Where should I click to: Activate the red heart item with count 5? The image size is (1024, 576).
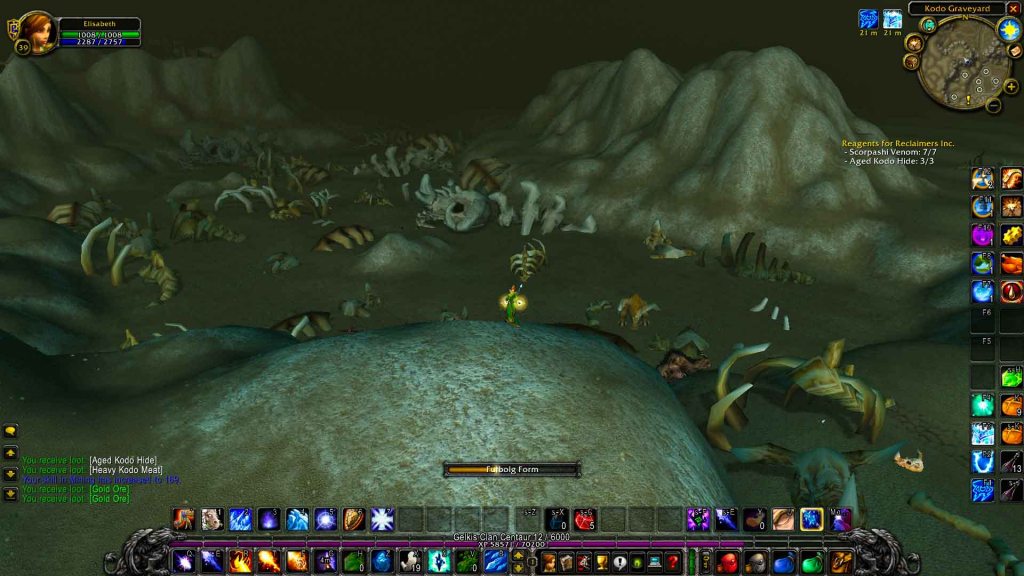click(584, 520)
